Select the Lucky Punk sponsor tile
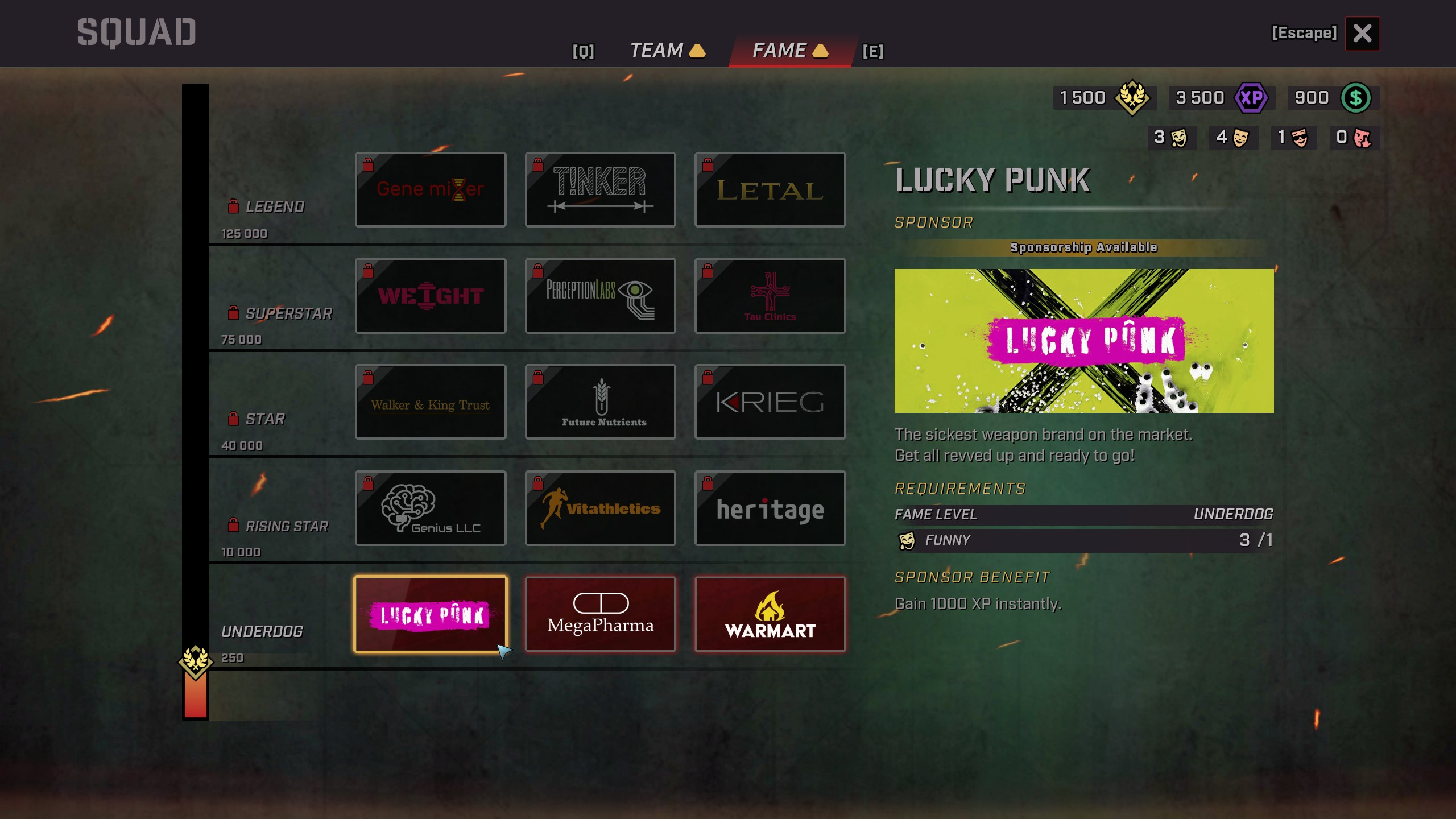This screenshot has height=819, width=1456. point(431,614)
